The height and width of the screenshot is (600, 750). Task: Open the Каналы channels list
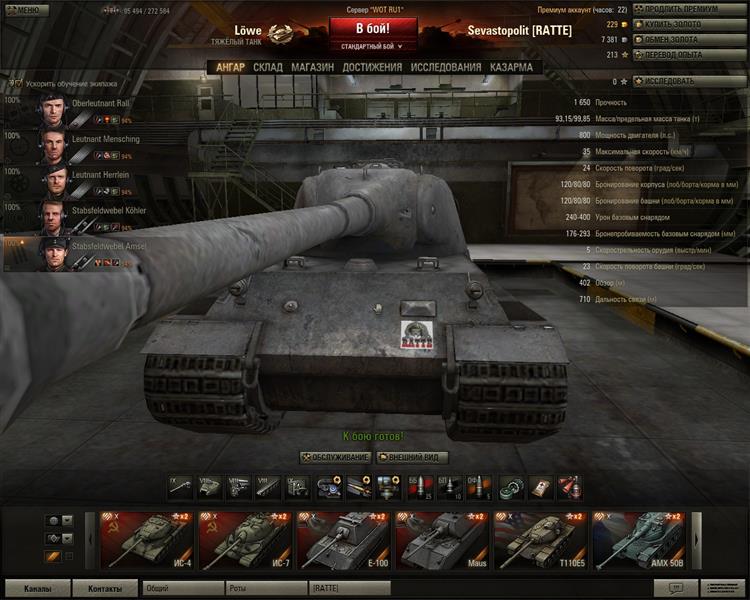pyautogui.click(x=38, y=589)
